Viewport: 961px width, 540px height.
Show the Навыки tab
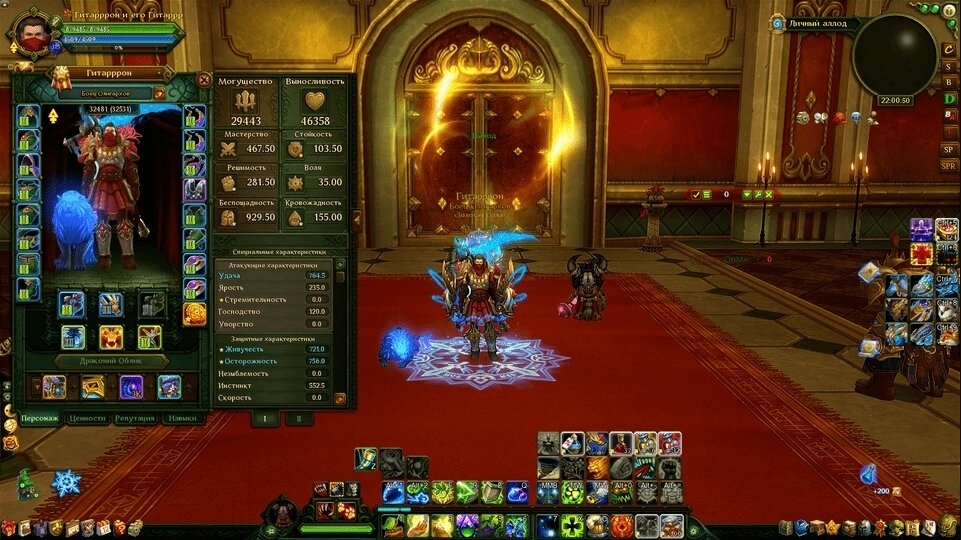(181, 419)
